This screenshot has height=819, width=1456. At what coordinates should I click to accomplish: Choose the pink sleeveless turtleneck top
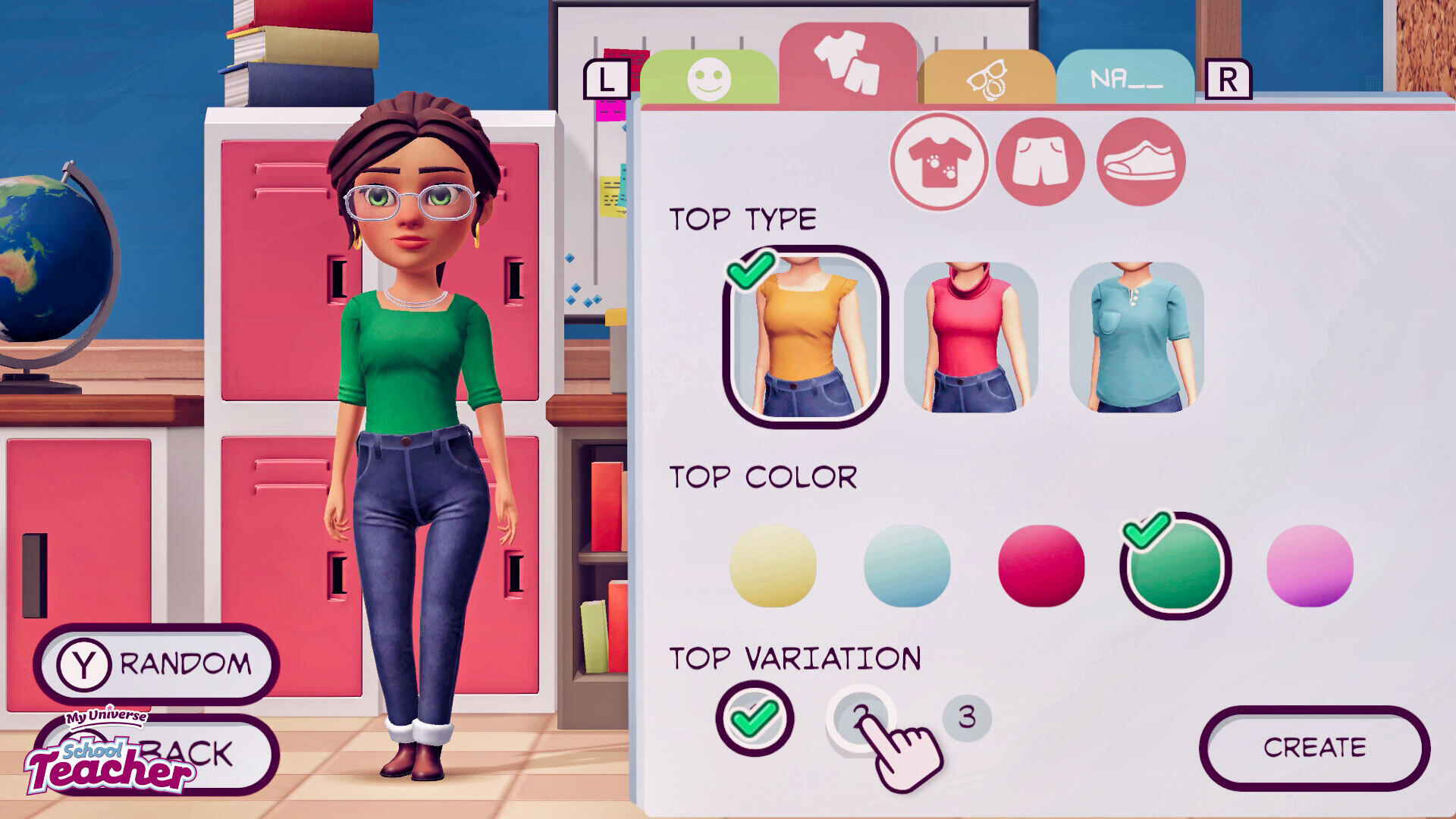971,337
